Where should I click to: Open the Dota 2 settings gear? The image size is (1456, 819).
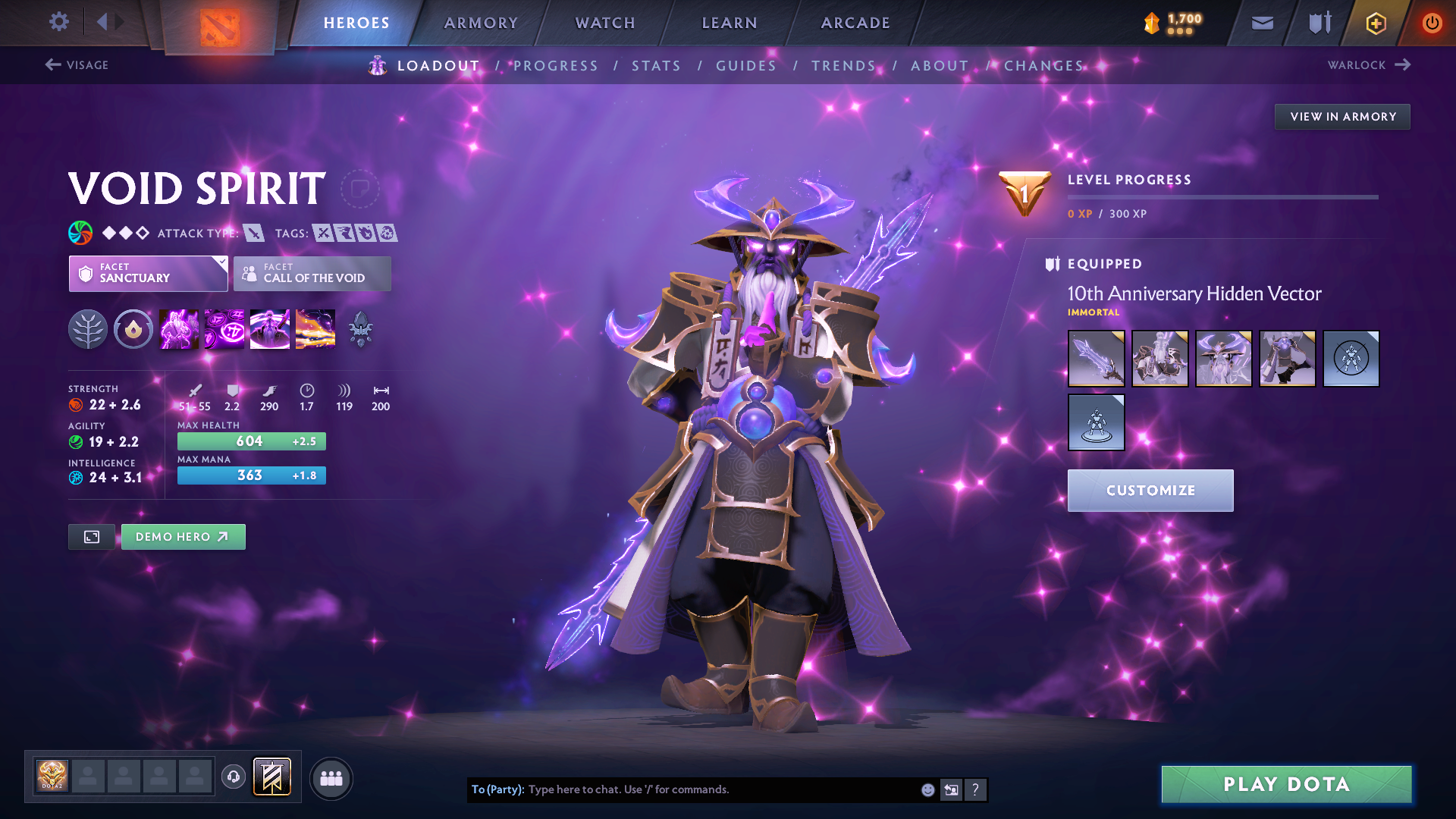tap(58, 22)
